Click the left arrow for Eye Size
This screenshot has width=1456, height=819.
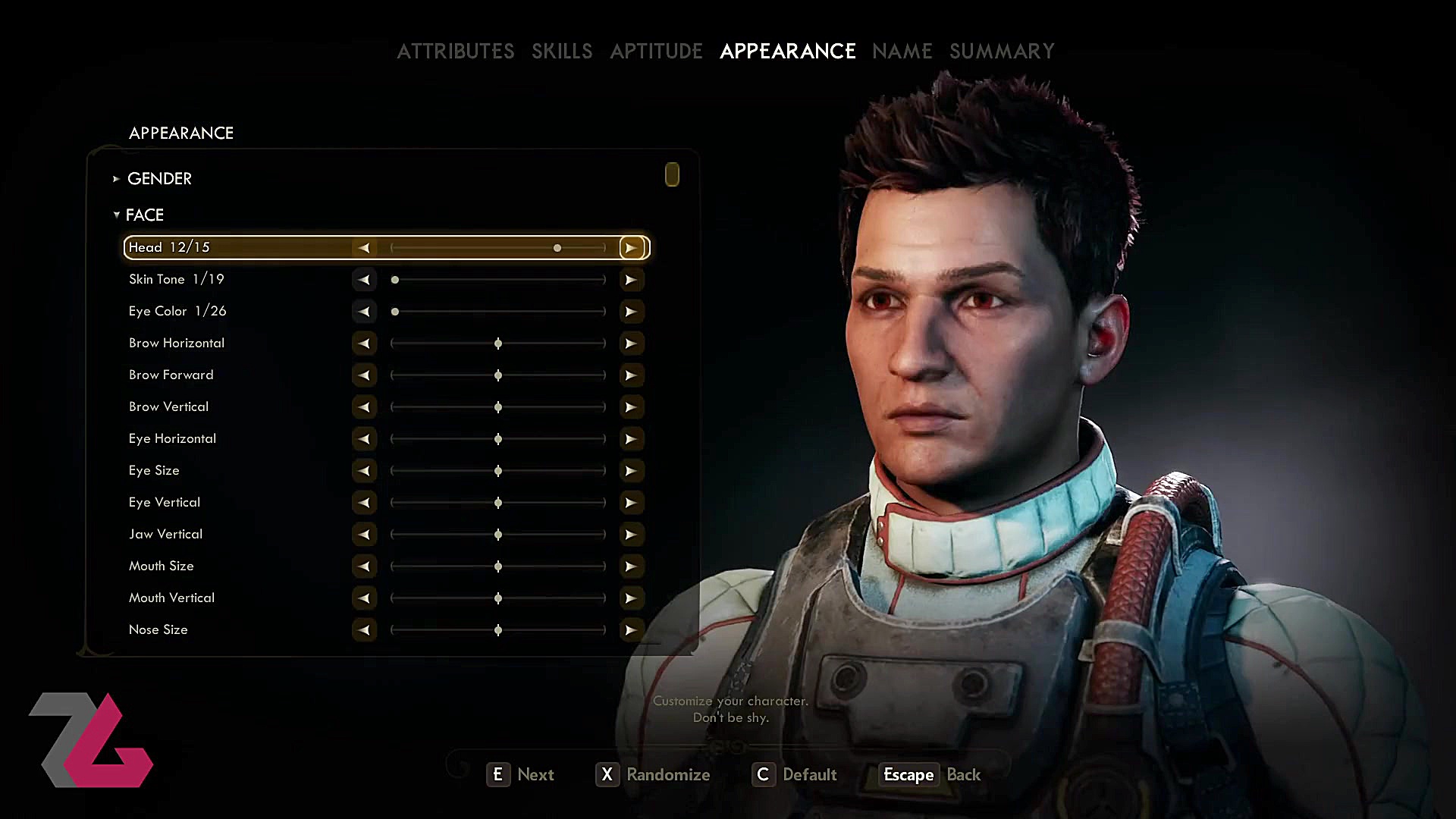coord(364,470)
